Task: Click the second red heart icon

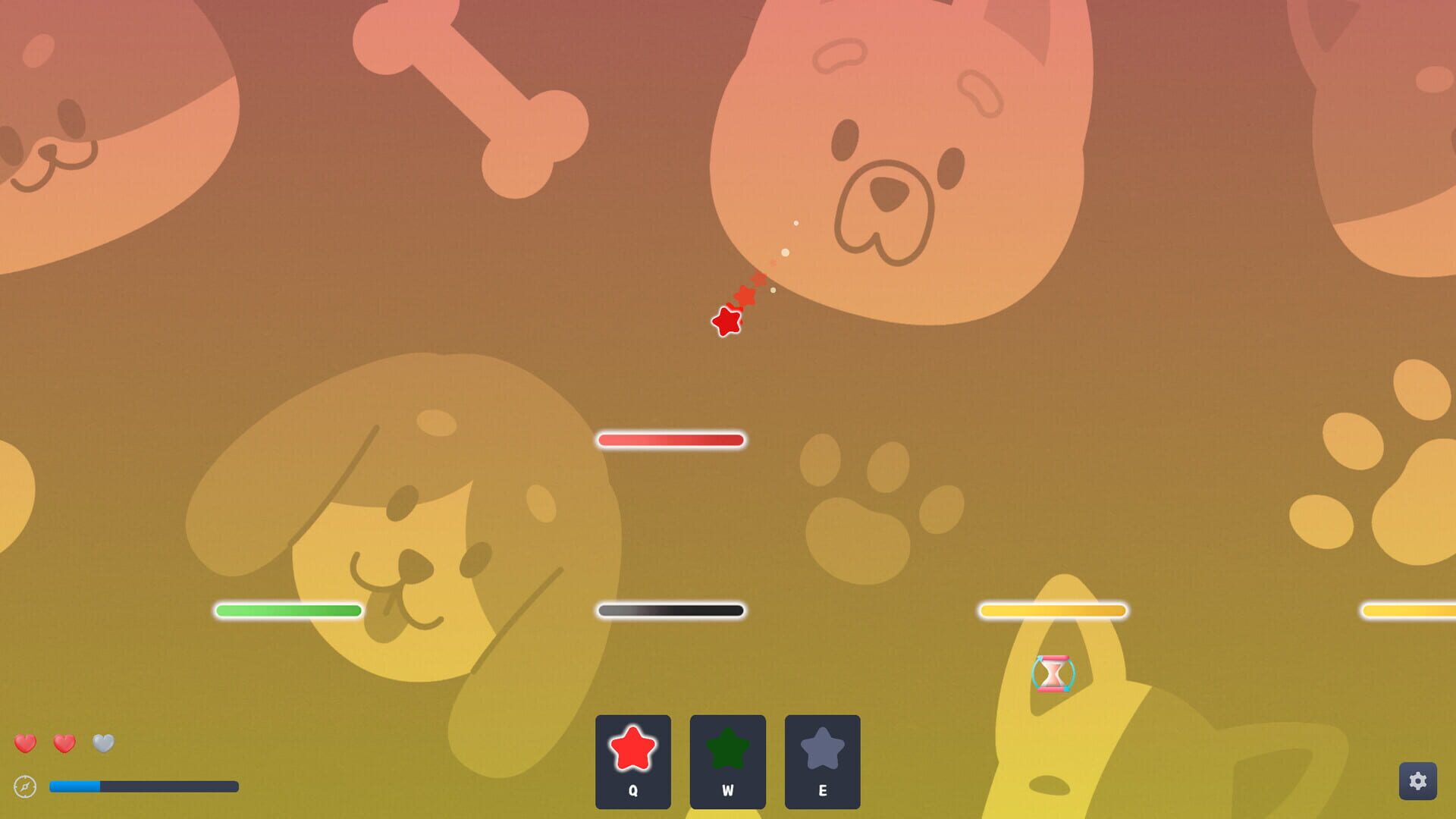Action: (64, 744)
